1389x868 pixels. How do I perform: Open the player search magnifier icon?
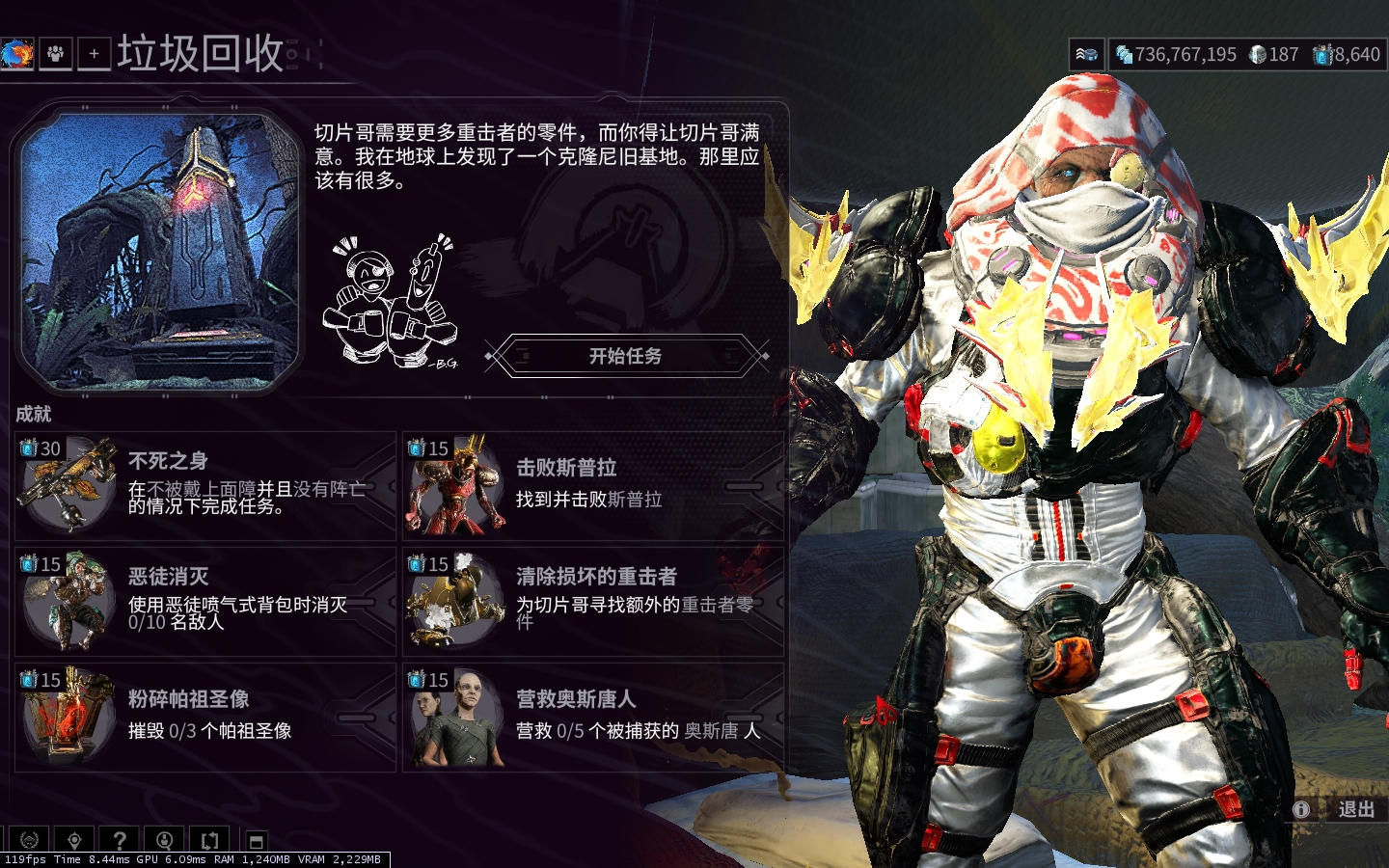[x=165, y=840]
